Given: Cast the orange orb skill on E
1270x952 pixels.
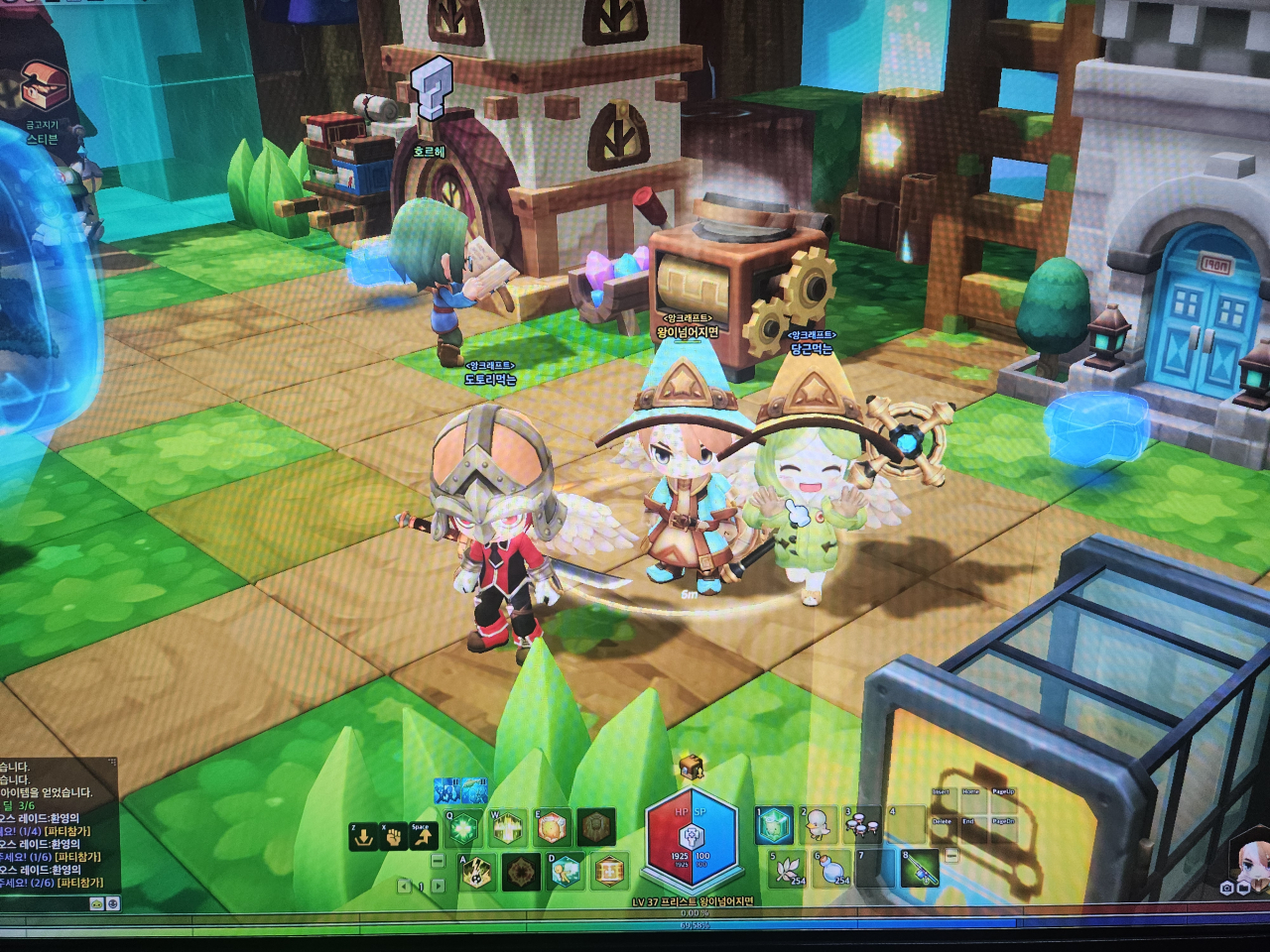Looking at the screenshot, I should click(x=553, y=827).
